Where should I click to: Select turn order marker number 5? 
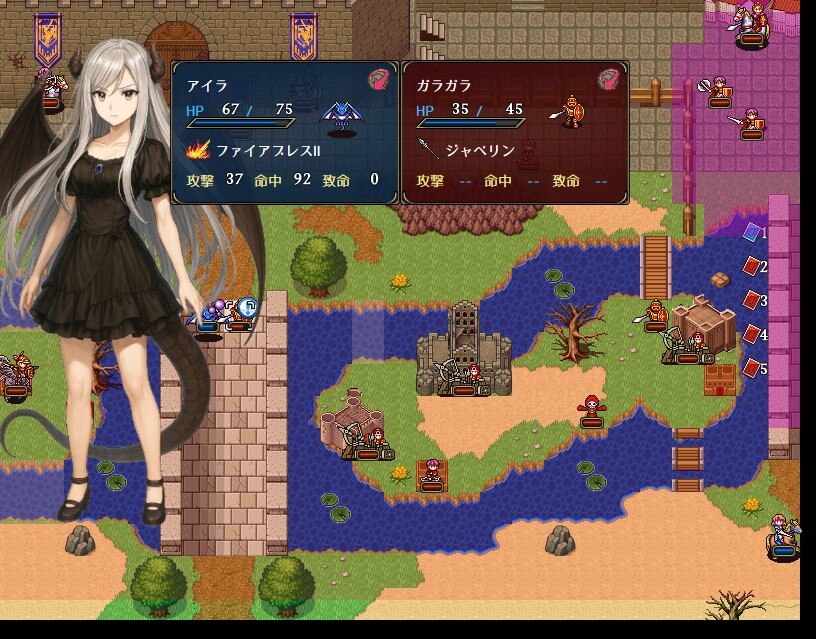coord(753,368)
